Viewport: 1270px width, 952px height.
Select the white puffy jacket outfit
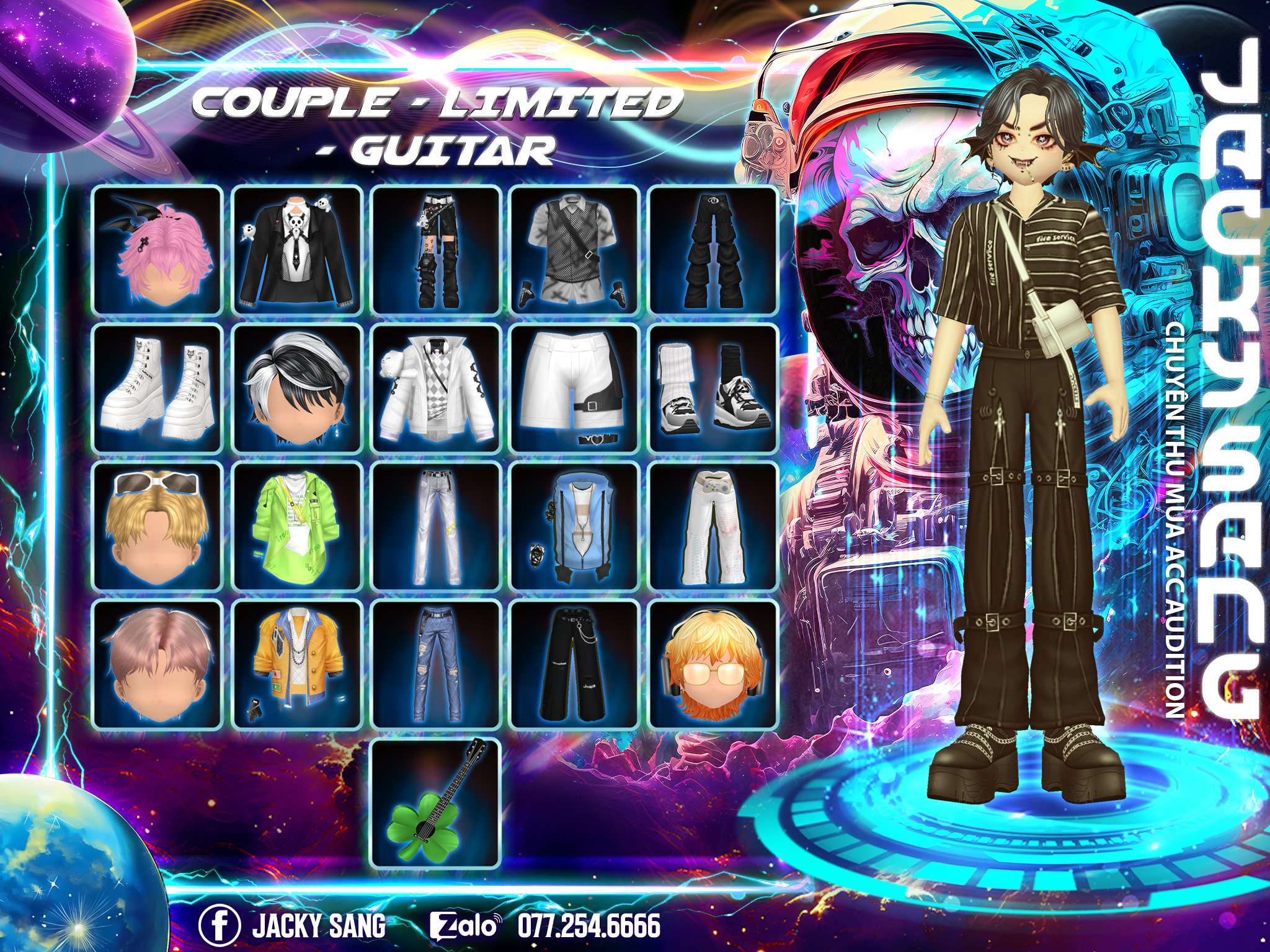tap(436, 388)
